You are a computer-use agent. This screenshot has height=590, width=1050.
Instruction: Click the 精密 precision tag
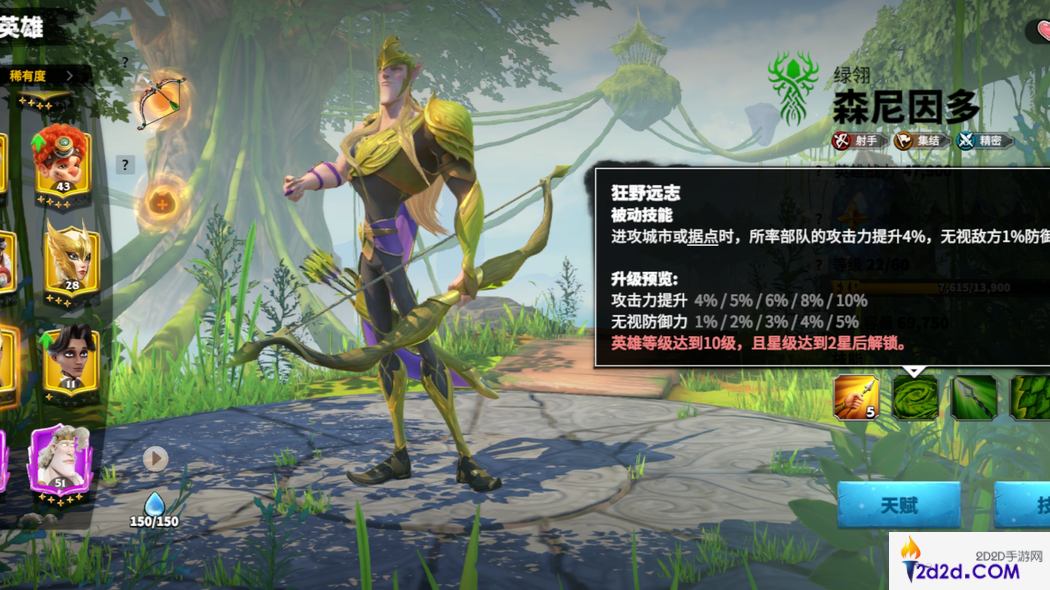982,141
